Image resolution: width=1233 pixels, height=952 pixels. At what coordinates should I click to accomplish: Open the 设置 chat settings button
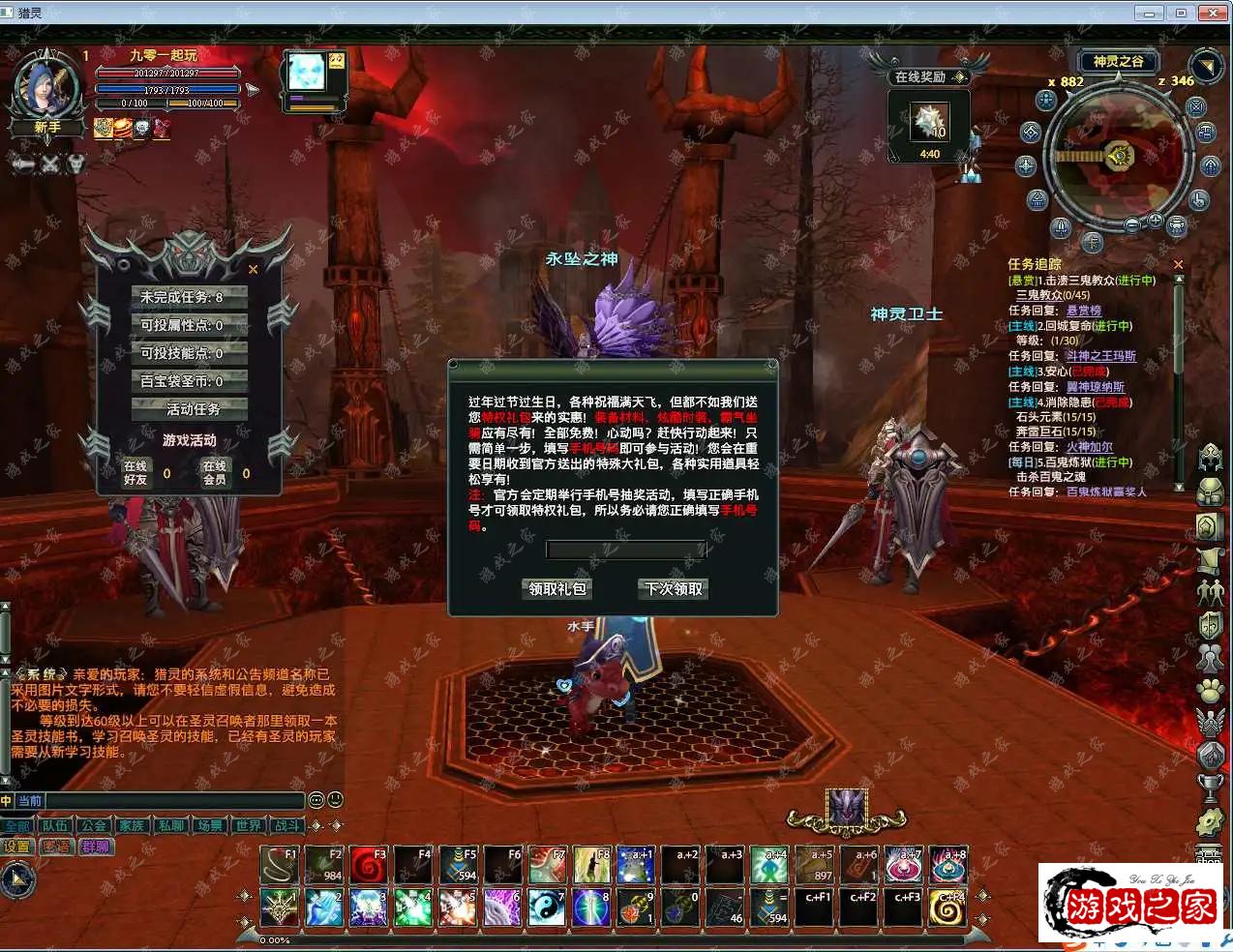click(x=17, y=847)
